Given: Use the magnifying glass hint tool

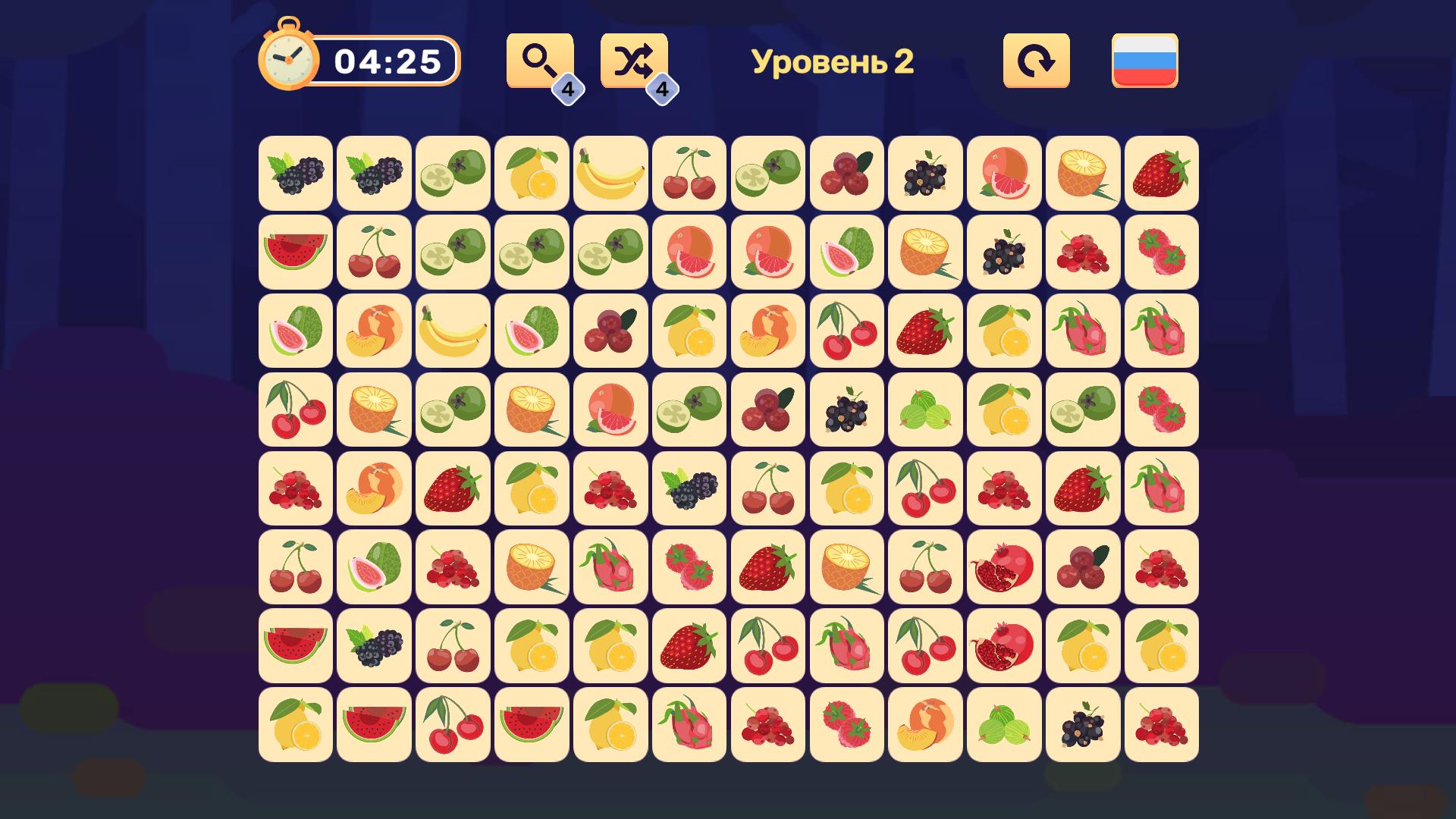Looking at the screenshot, I should click(539, 61).
